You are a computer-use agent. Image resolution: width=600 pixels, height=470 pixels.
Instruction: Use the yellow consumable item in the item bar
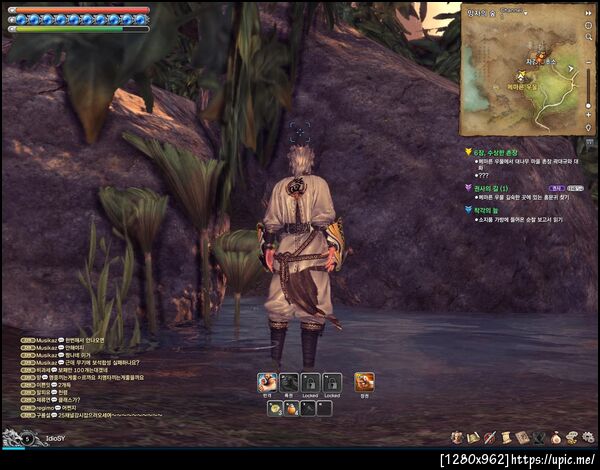click(274, 408)
